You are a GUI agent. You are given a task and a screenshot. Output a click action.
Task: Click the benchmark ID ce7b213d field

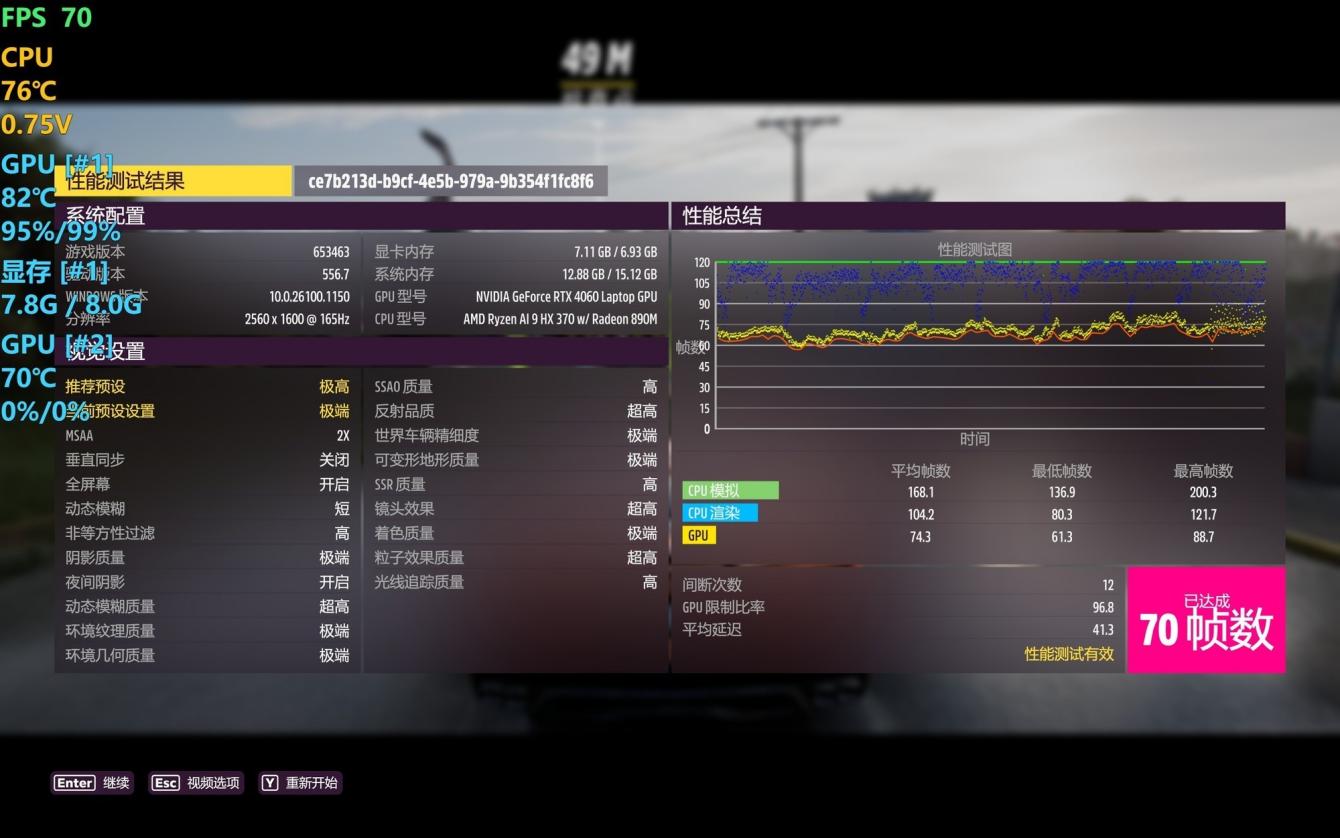[x=448, y=181]
